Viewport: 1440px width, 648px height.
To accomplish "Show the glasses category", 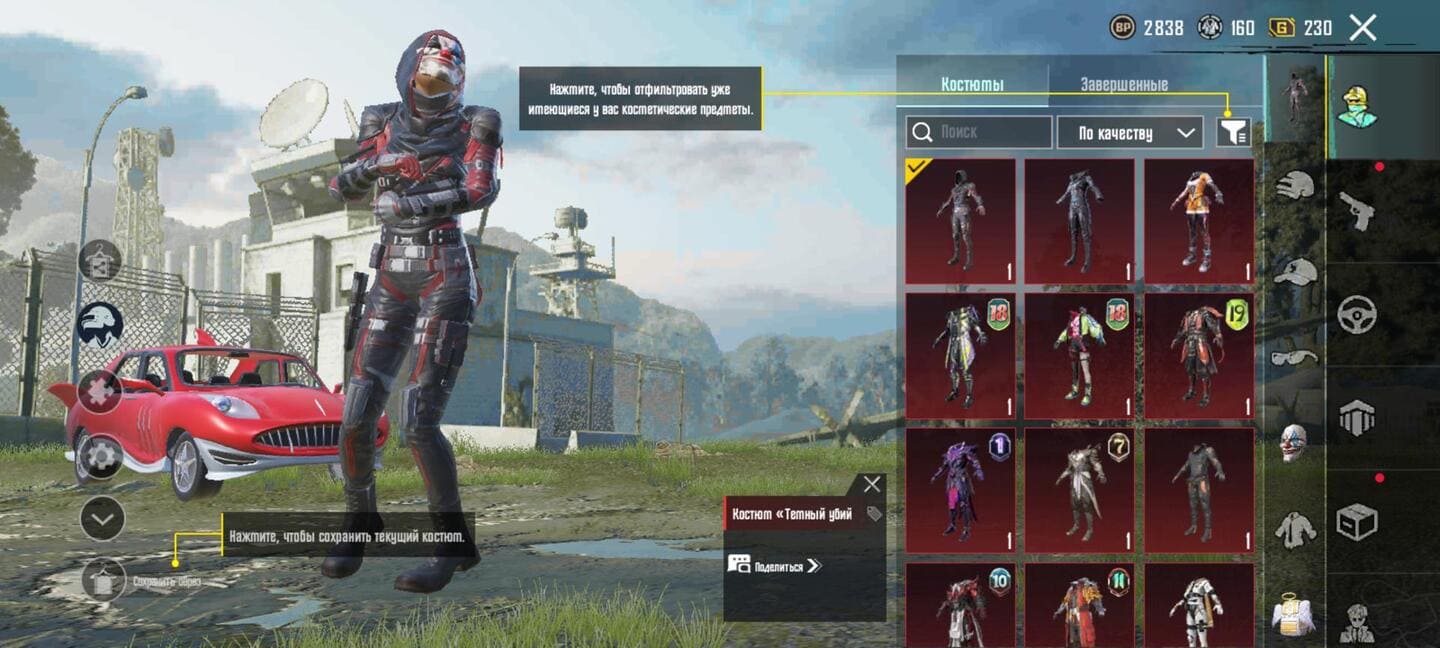I will 1296,357.
